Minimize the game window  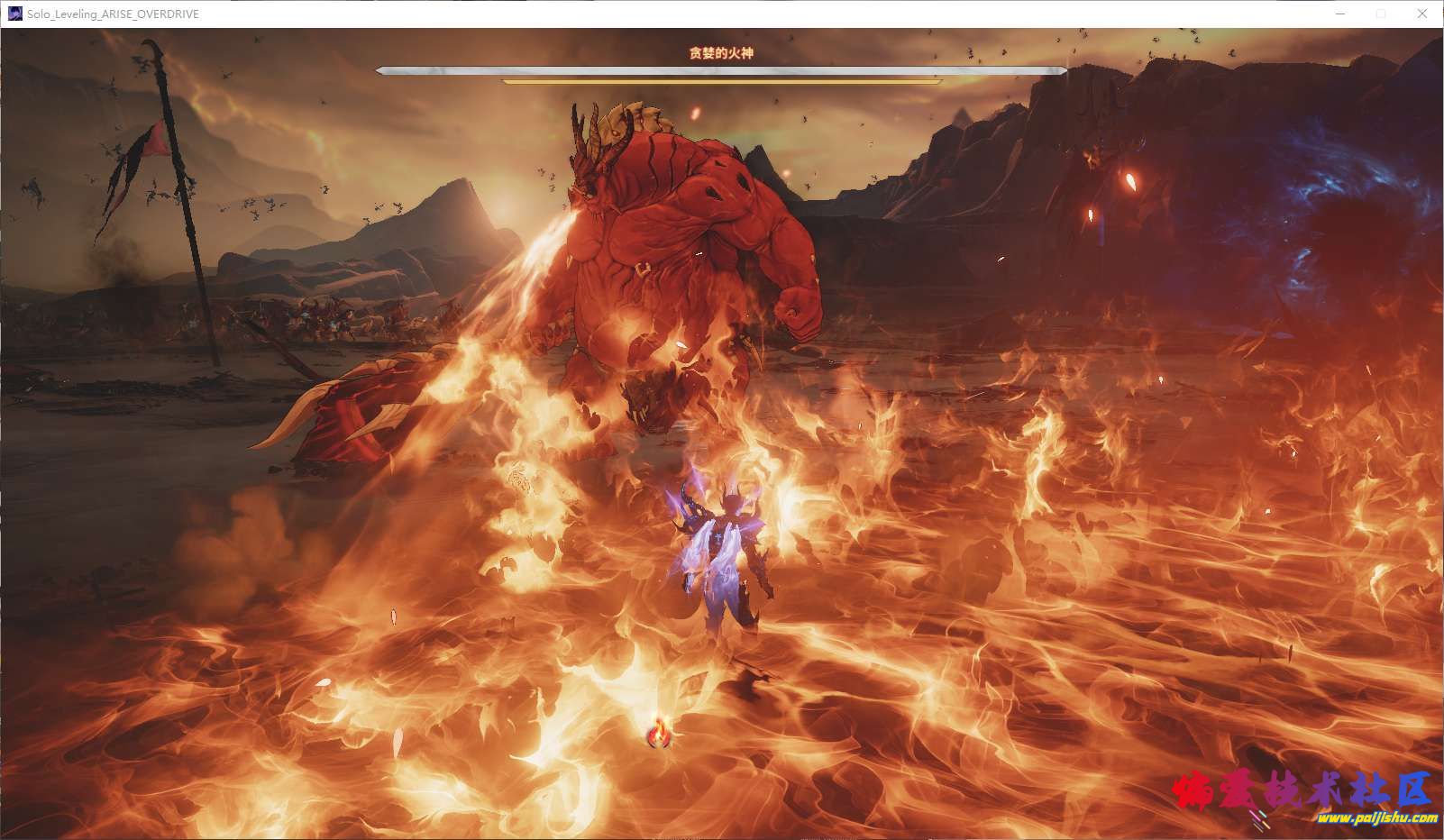coord(1340,14)
